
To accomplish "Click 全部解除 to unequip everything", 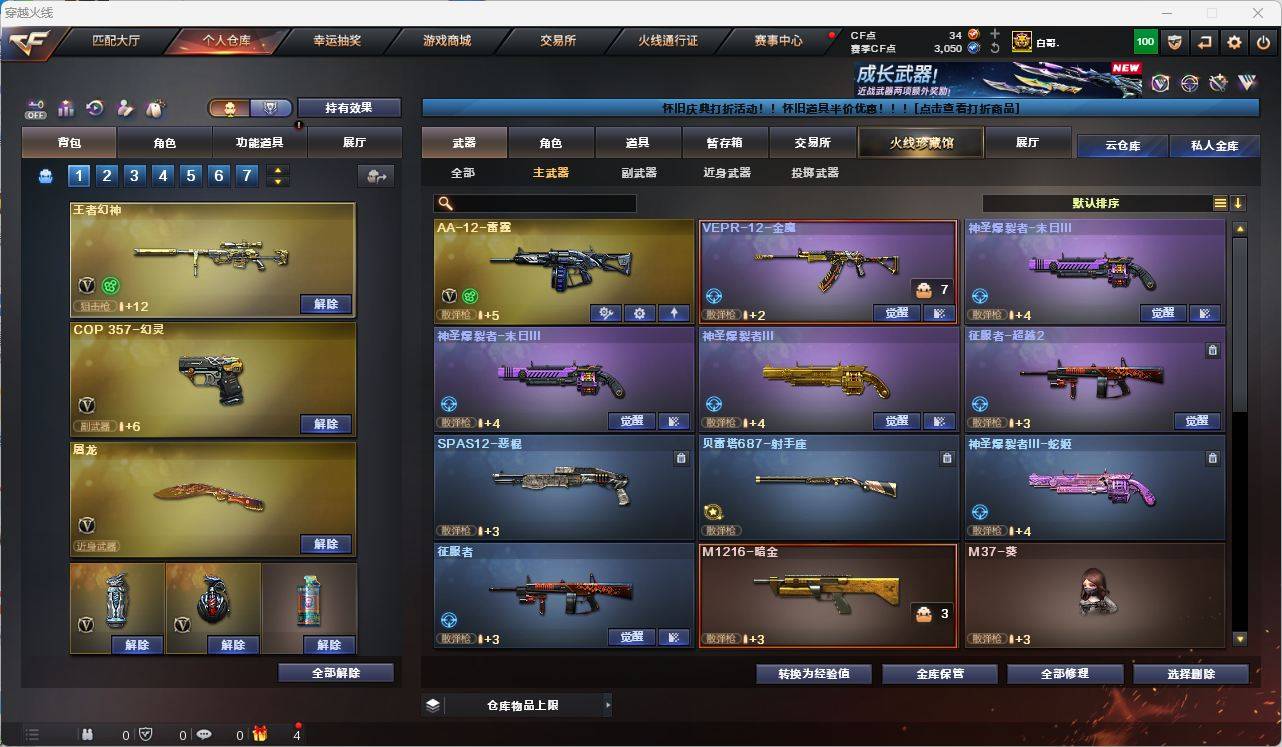I will pyautogui.click(x=336, y=673).
